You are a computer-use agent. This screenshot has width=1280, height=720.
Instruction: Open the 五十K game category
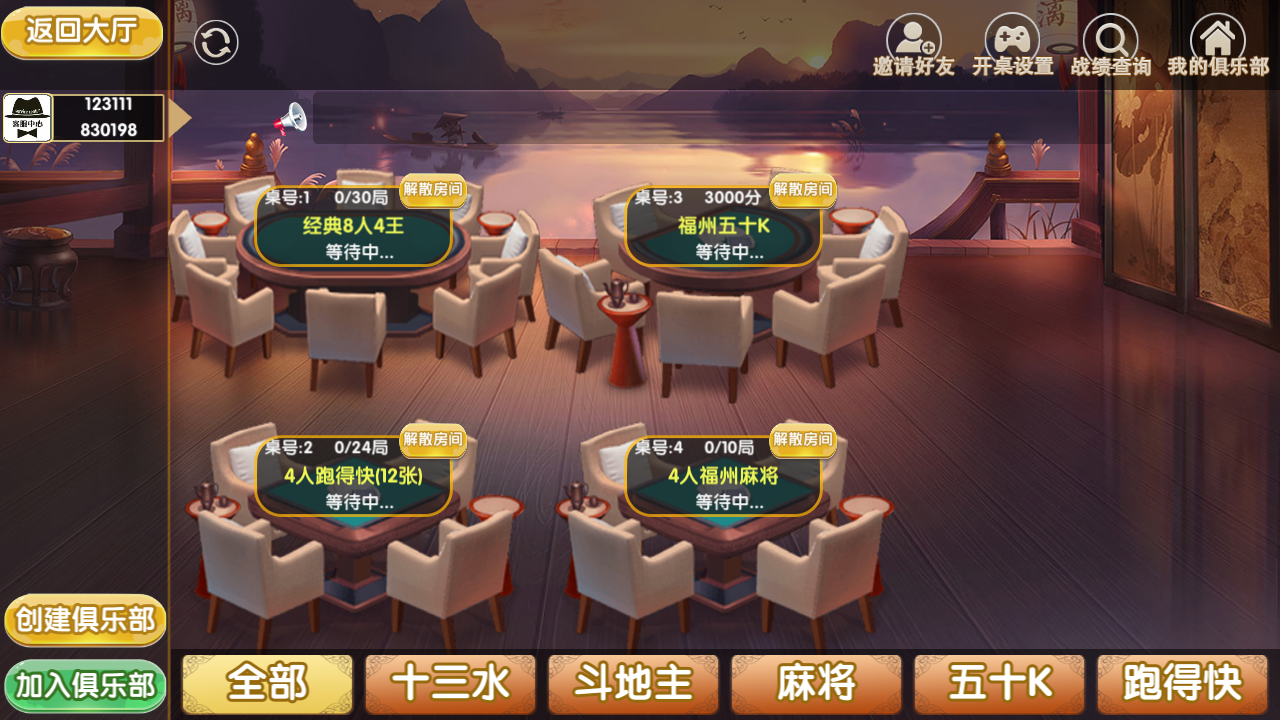pos(999,684)
